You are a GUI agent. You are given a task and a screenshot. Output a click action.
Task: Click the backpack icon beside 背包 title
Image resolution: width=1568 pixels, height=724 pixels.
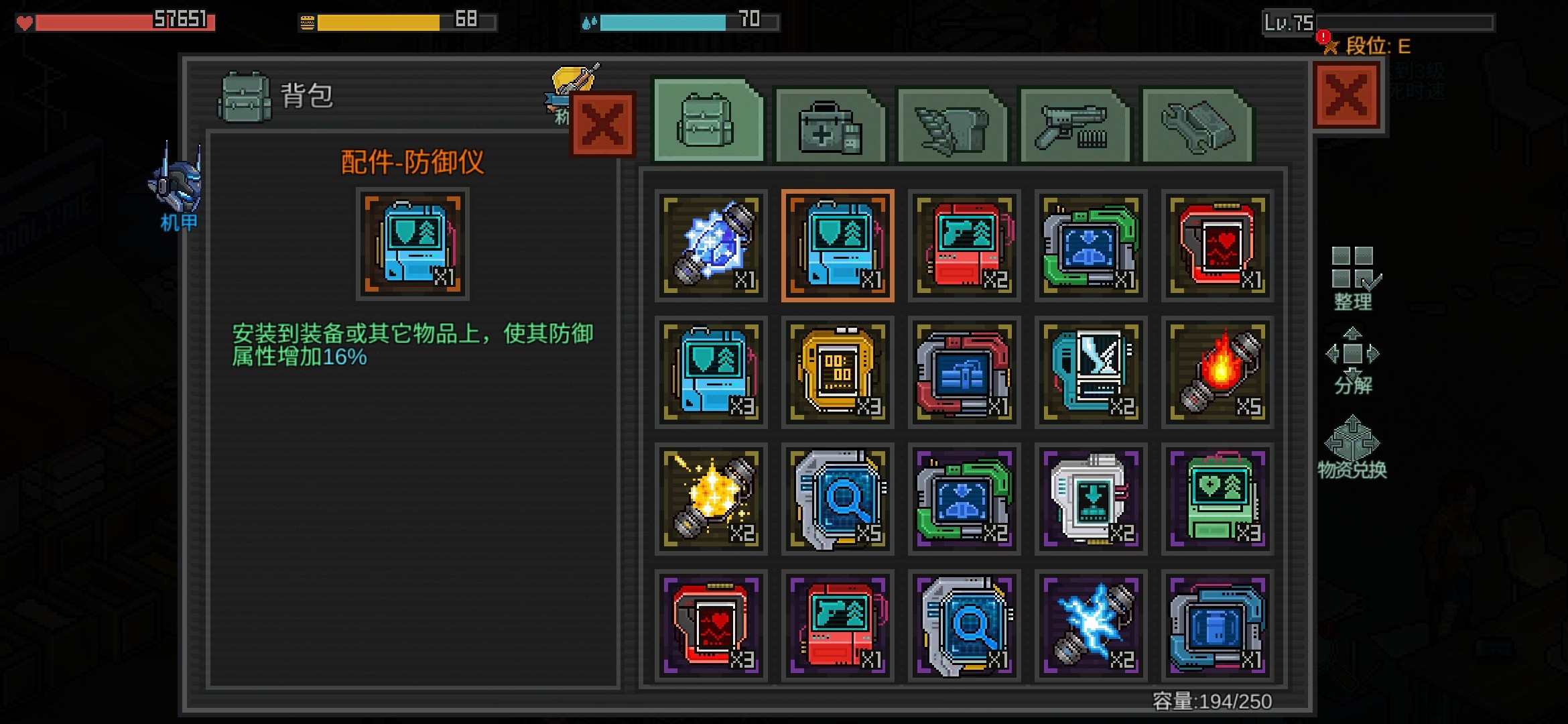coord(245,97)
